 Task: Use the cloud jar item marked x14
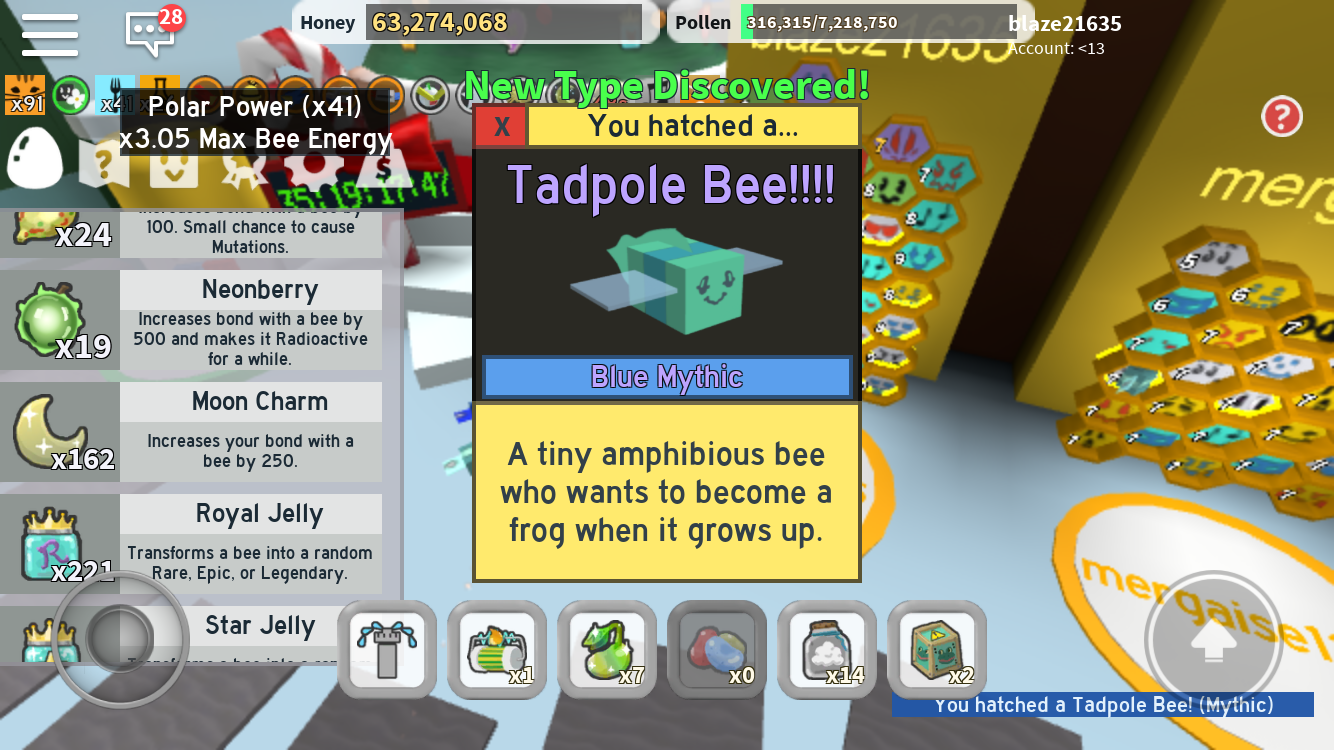826,648
